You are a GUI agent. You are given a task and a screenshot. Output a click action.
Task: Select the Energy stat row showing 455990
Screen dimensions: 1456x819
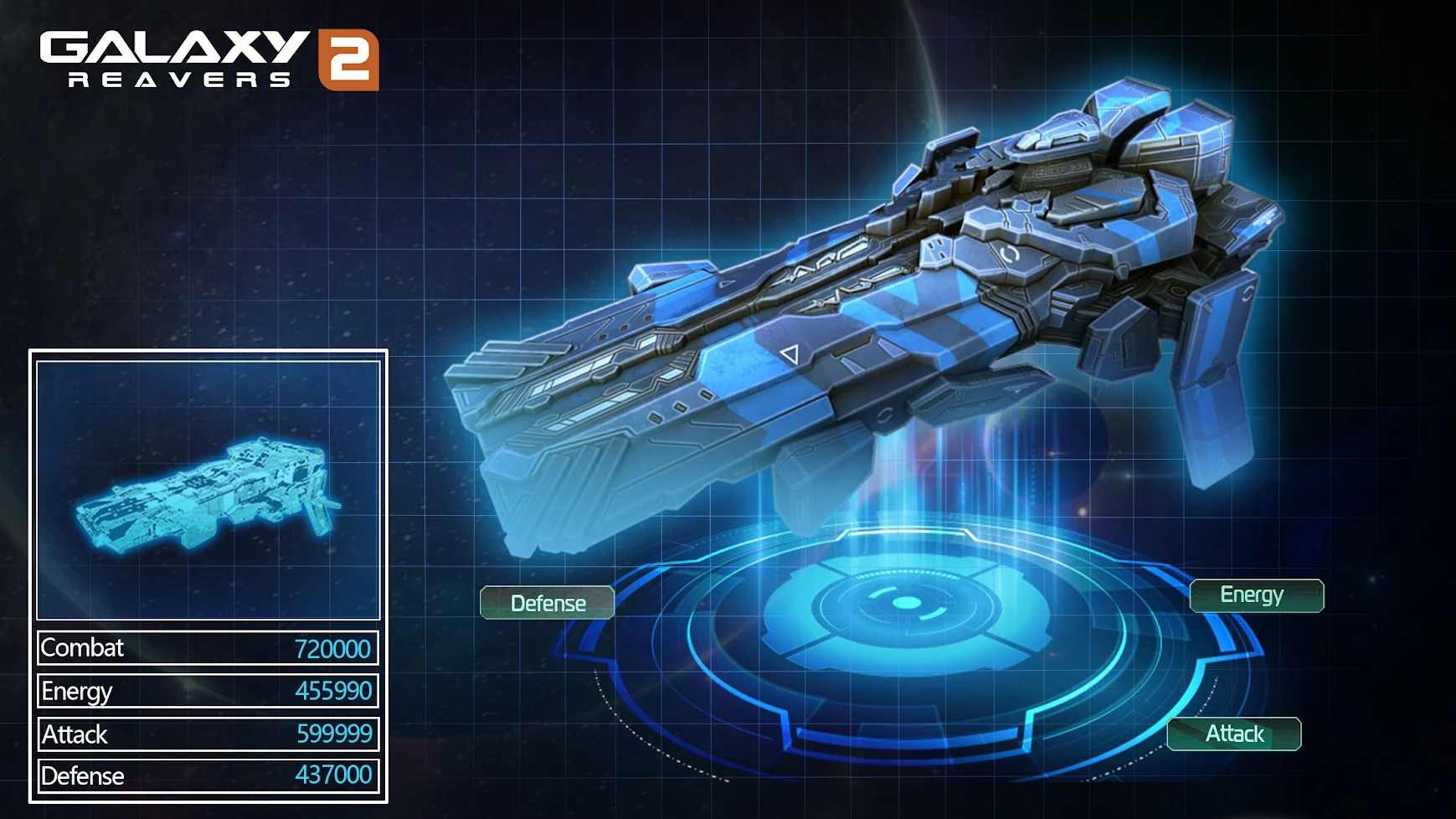tap(205, 690)
